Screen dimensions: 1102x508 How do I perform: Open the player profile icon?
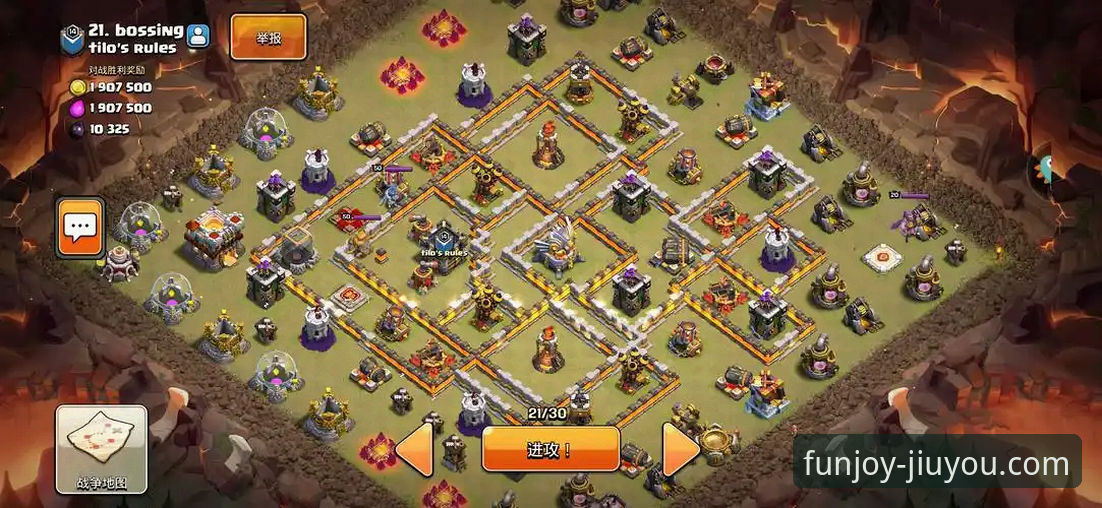click(198, 37)
